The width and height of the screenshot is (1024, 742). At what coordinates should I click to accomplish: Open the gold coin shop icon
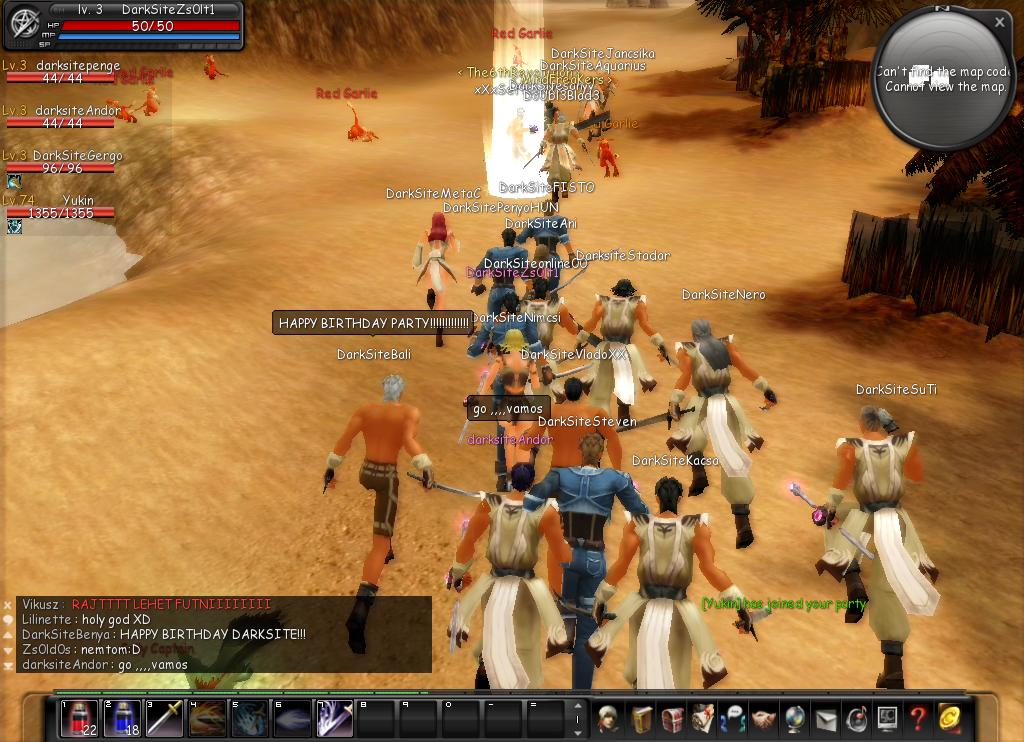tap(949, 718)
